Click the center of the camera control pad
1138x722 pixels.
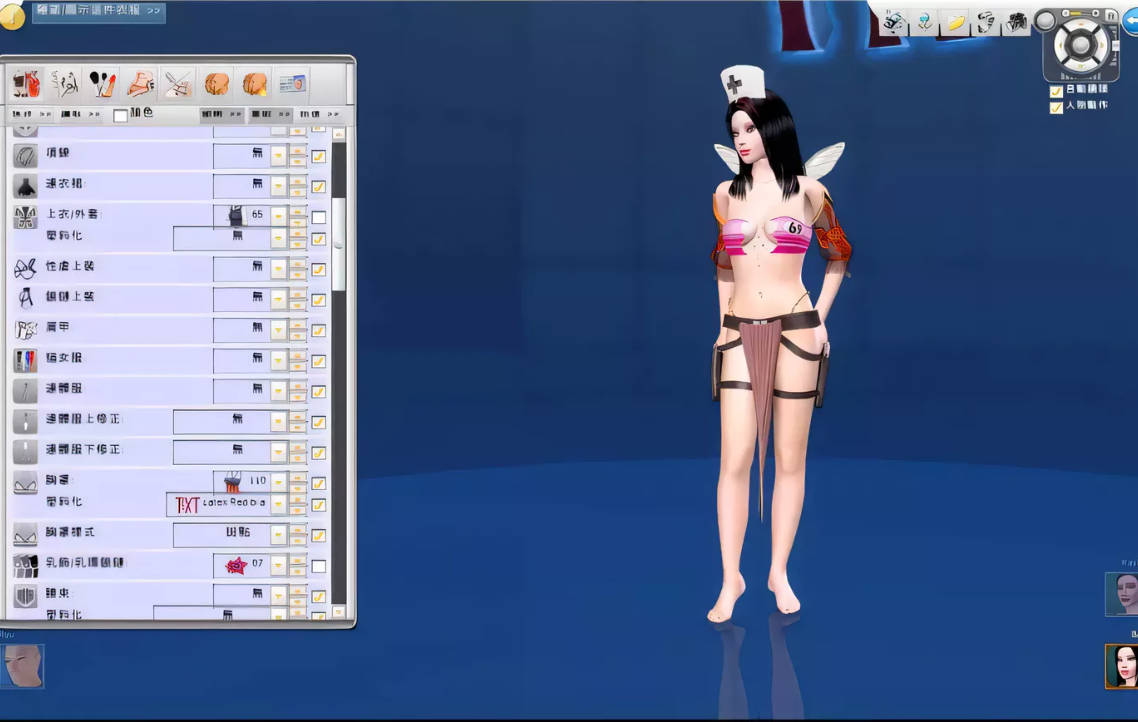pos(1082,45)
